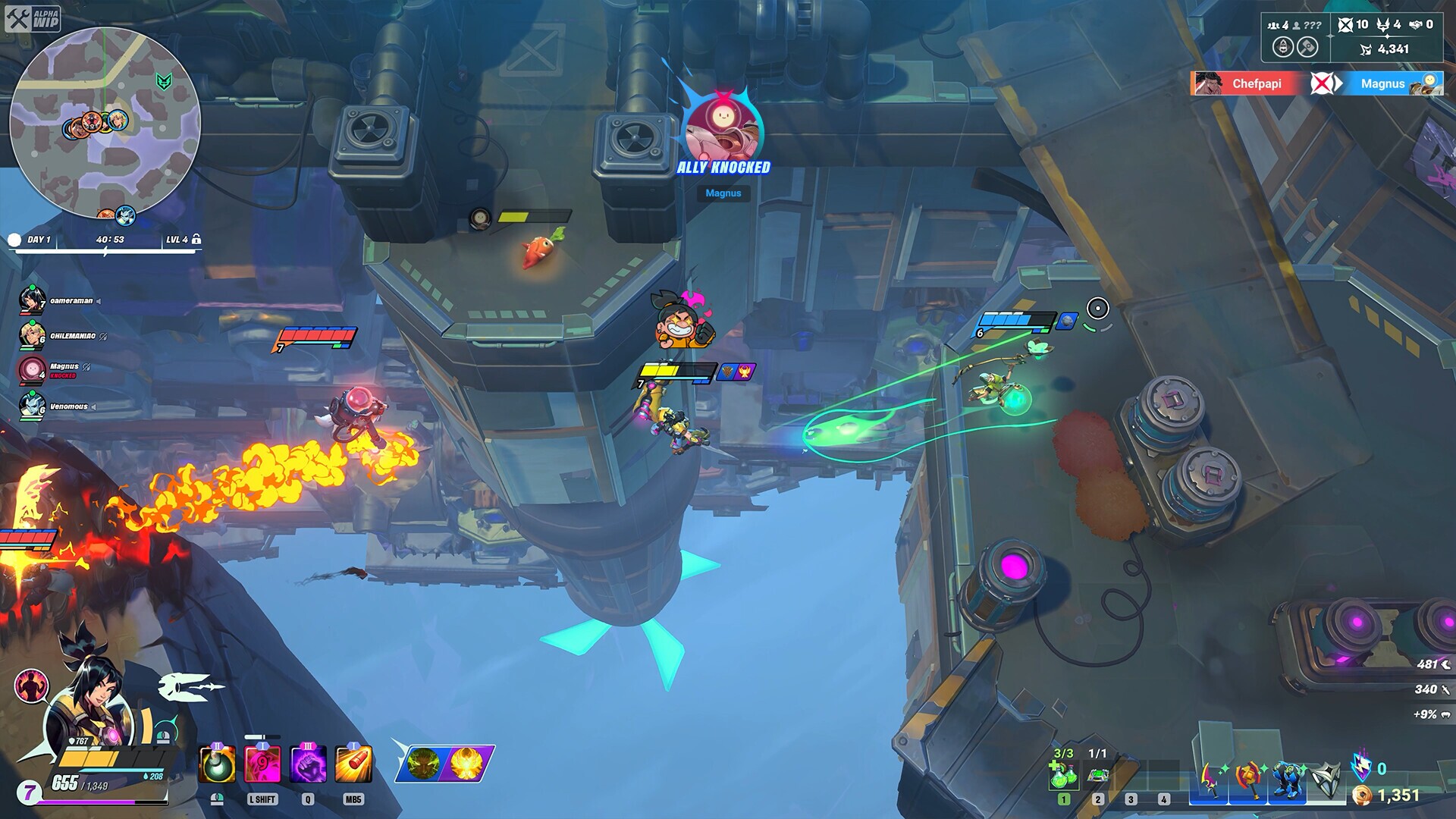Select the bomb ability icon
This screenshot has height=819, width=1456.
pos(216,764)
